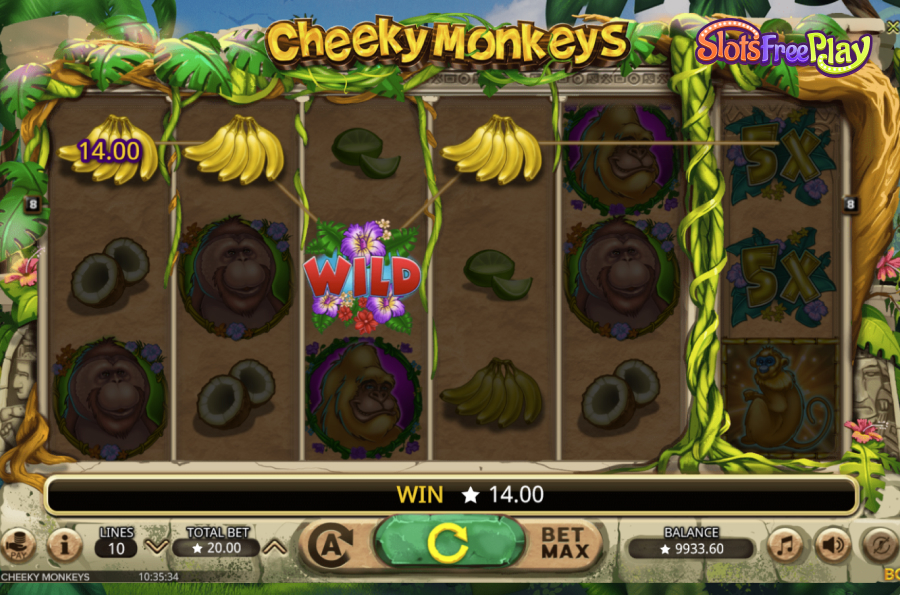Viewport: 900px width, 600px height.
Task: Click the BET MAX button
Action: click(x=563, y=544)
